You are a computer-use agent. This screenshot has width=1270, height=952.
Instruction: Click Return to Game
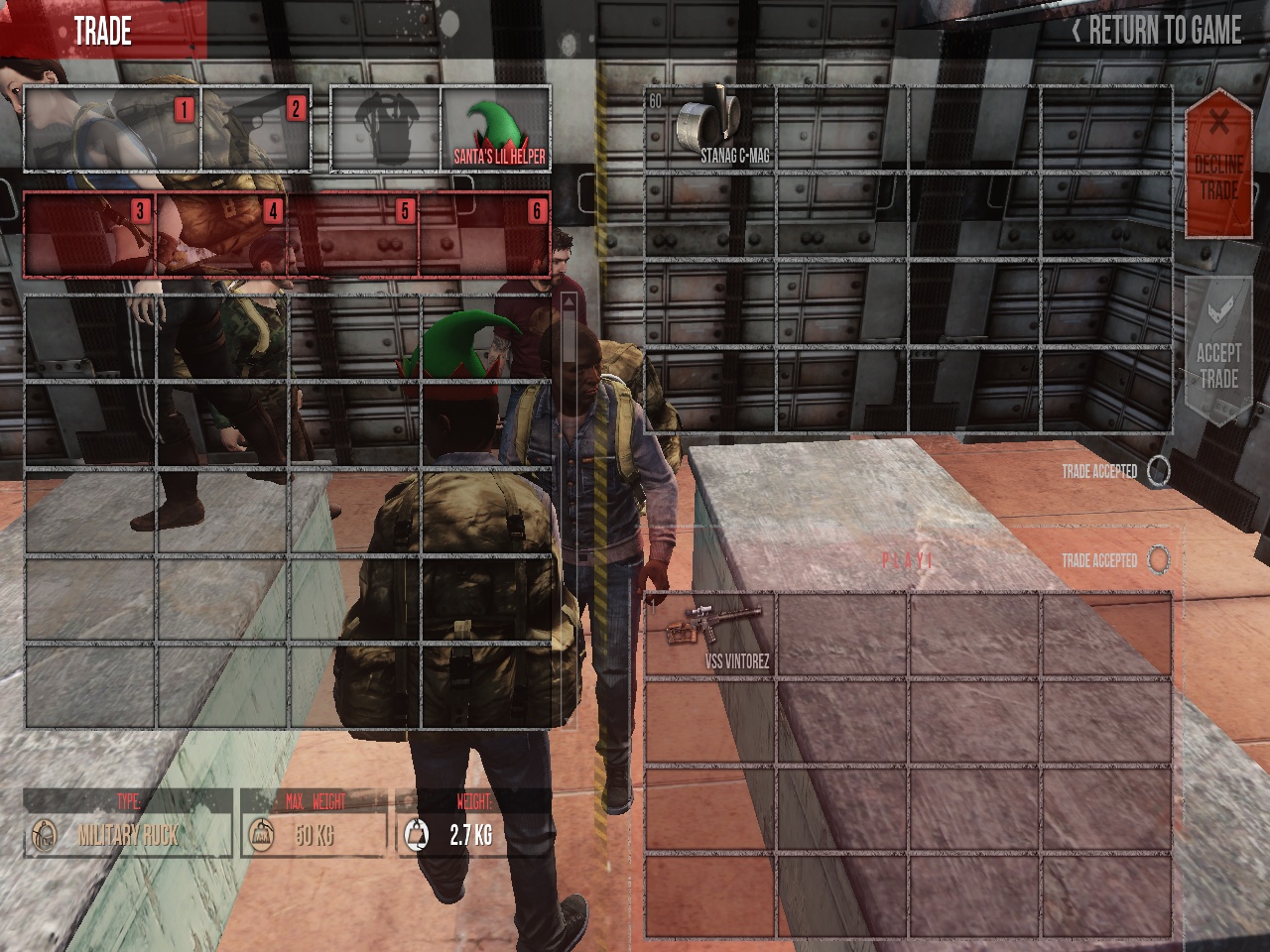(x=1157, y=31)
